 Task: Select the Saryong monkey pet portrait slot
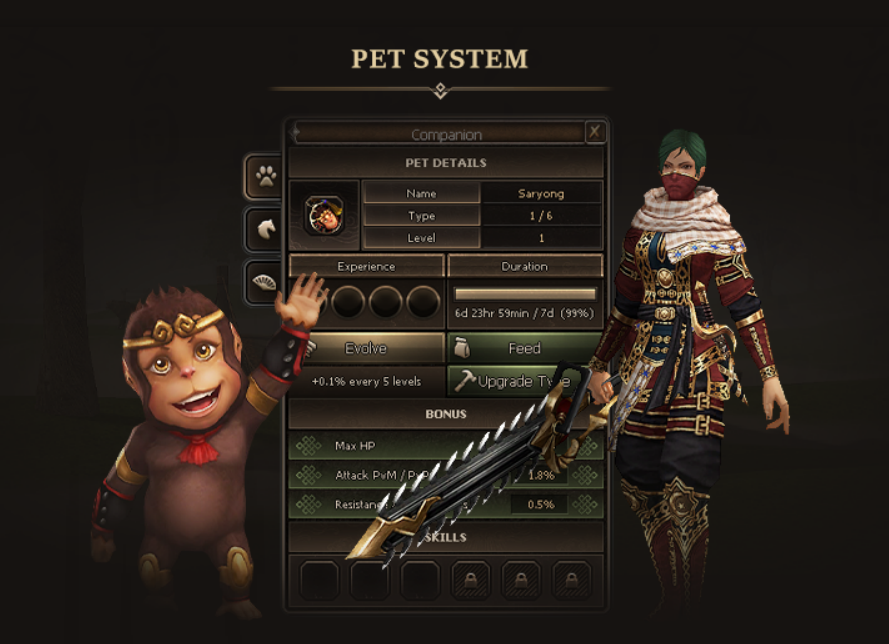(323, 214)
